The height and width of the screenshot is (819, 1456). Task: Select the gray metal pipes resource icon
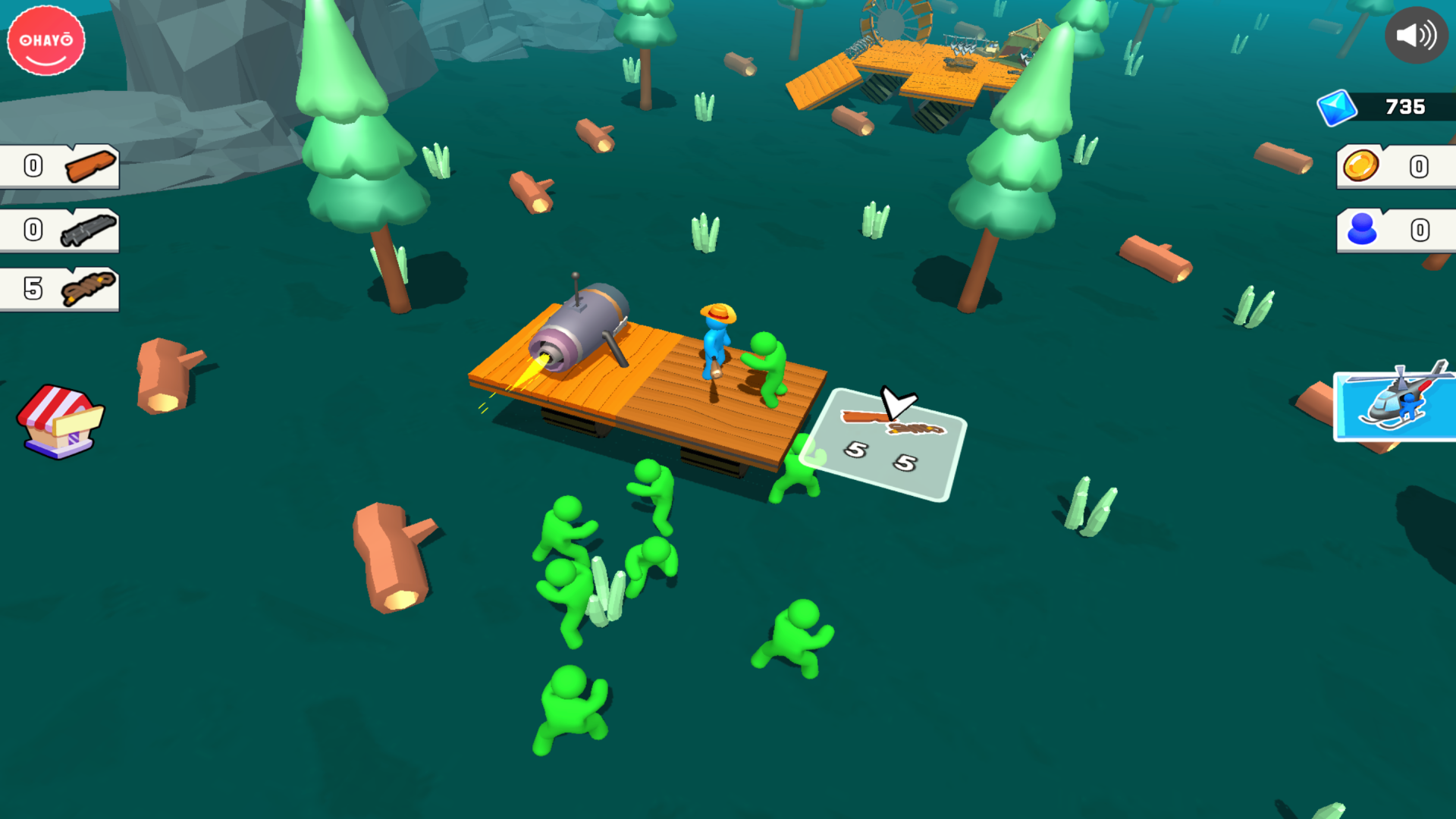pos(88,228)
